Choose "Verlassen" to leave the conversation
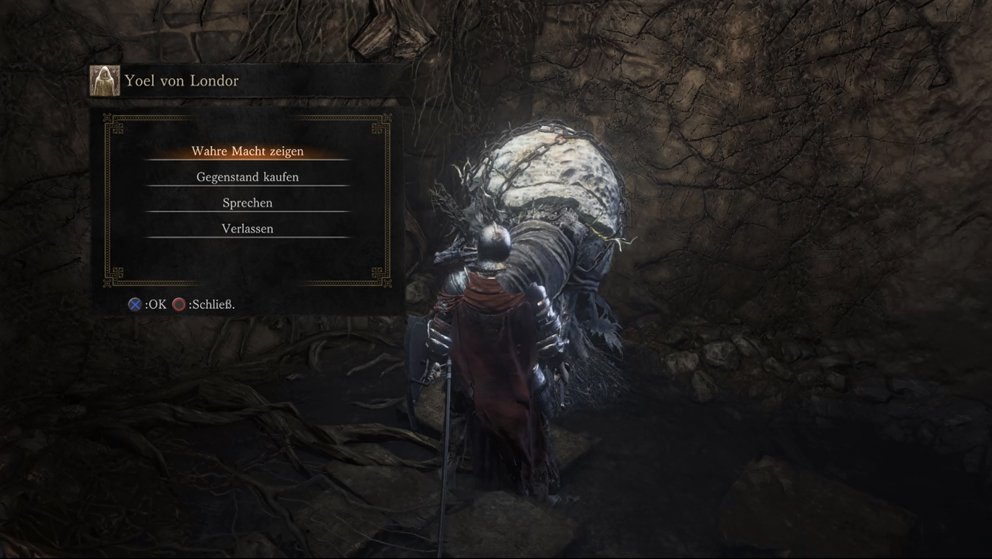The width and height of the screenshot is (992, 559). coord(247,229)
